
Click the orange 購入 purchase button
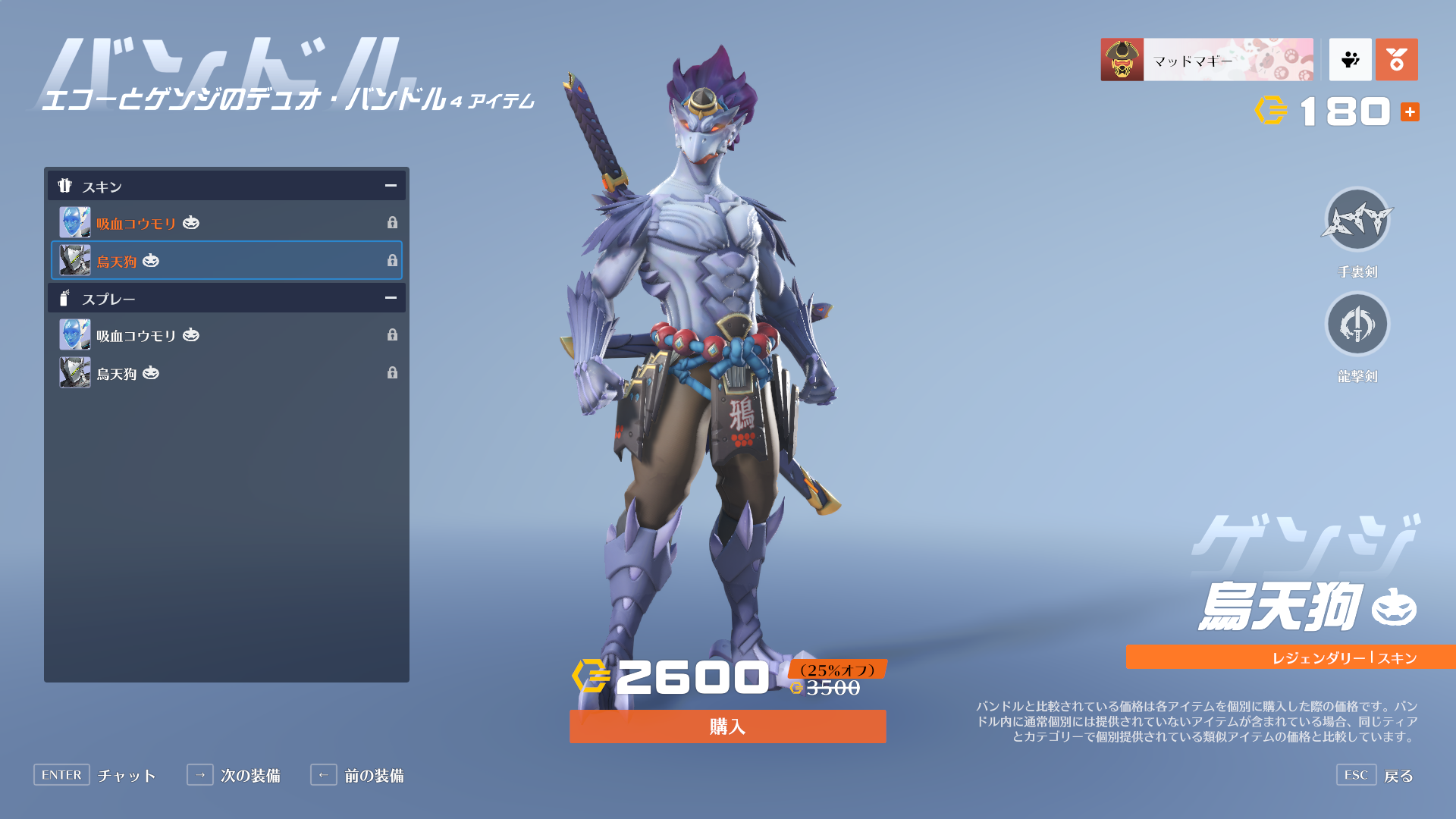[x=727, y=726]
